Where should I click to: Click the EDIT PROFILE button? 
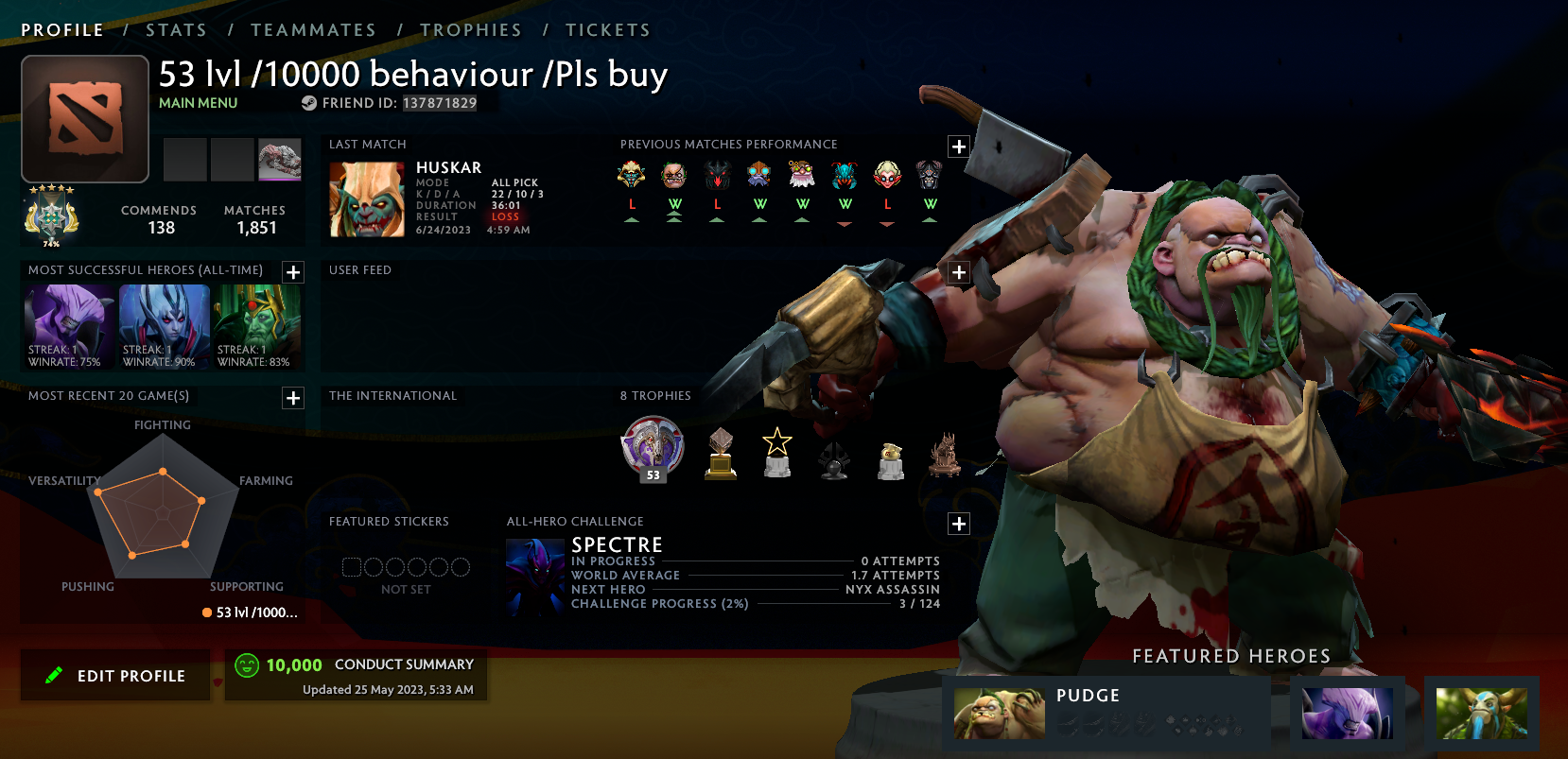pos(114,675)
